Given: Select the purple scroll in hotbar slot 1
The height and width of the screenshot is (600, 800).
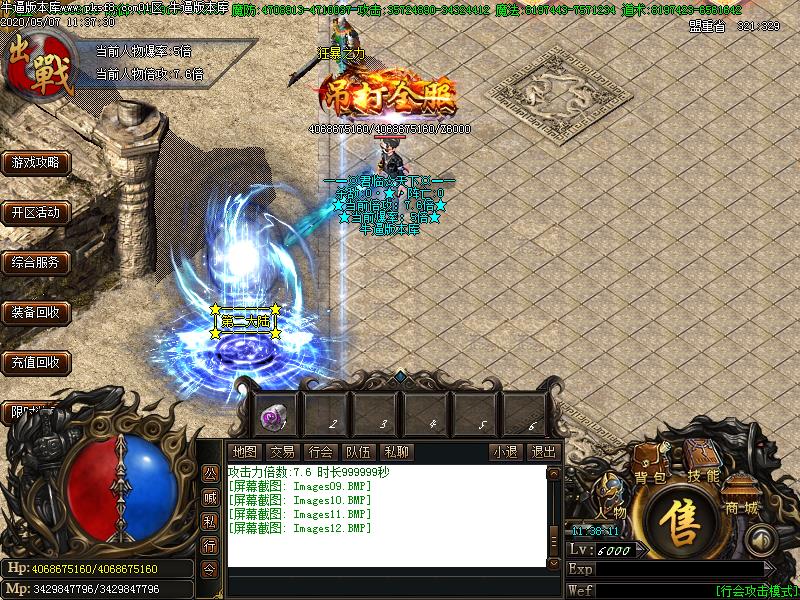Looking at the screenshot, I should coord(274,413).
